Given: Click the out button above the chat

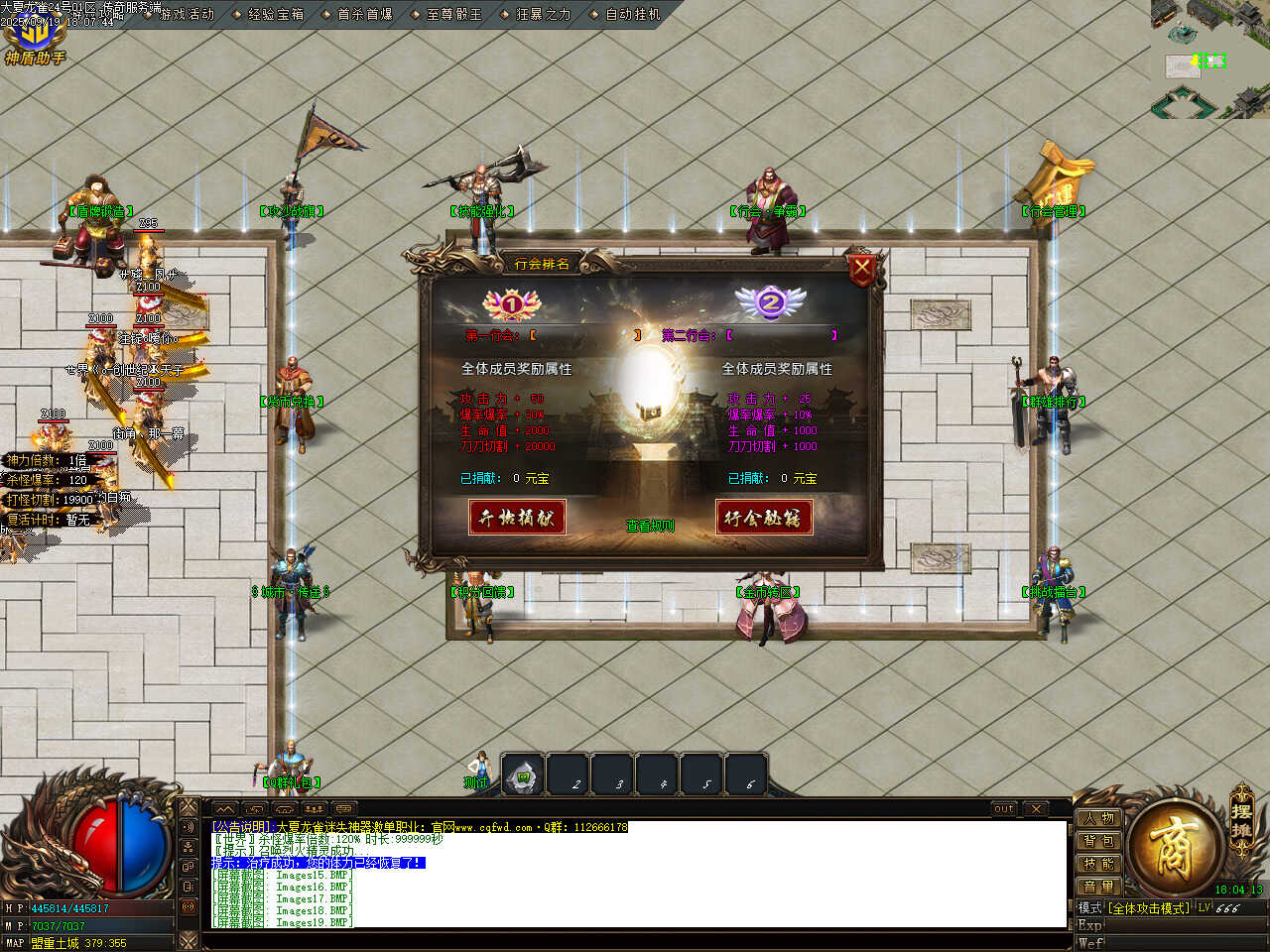Looking at the screenshot, I should pos(1004,809).
